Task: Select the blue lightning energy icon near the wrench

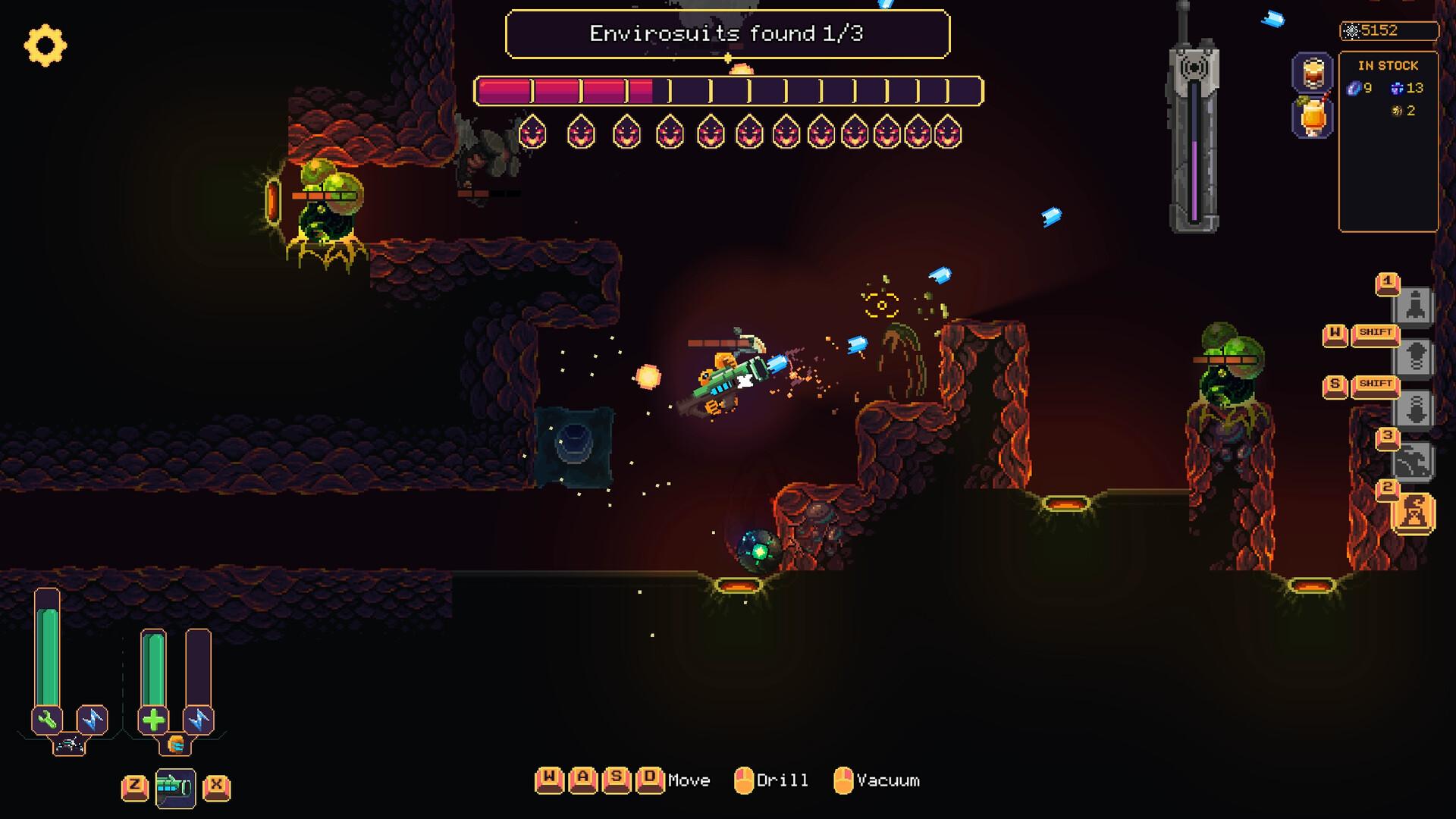Action: pyautogui.click(x=93, y=719)
